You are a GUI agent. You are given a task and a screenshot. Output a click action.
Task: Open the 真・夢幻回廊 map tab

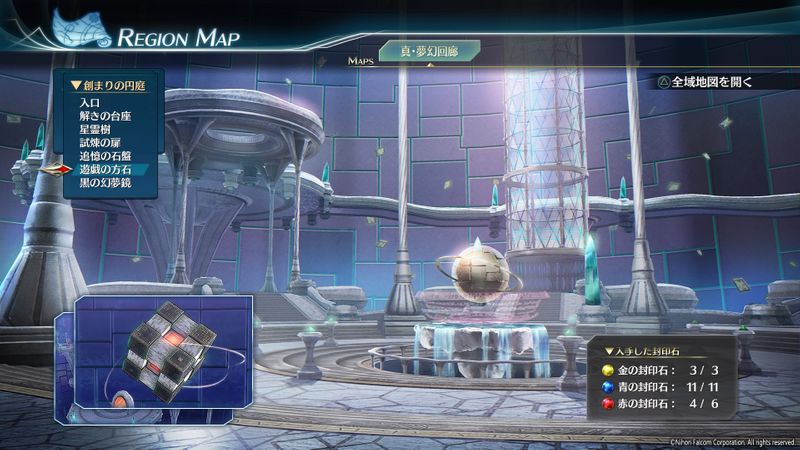tap(429, 51)
